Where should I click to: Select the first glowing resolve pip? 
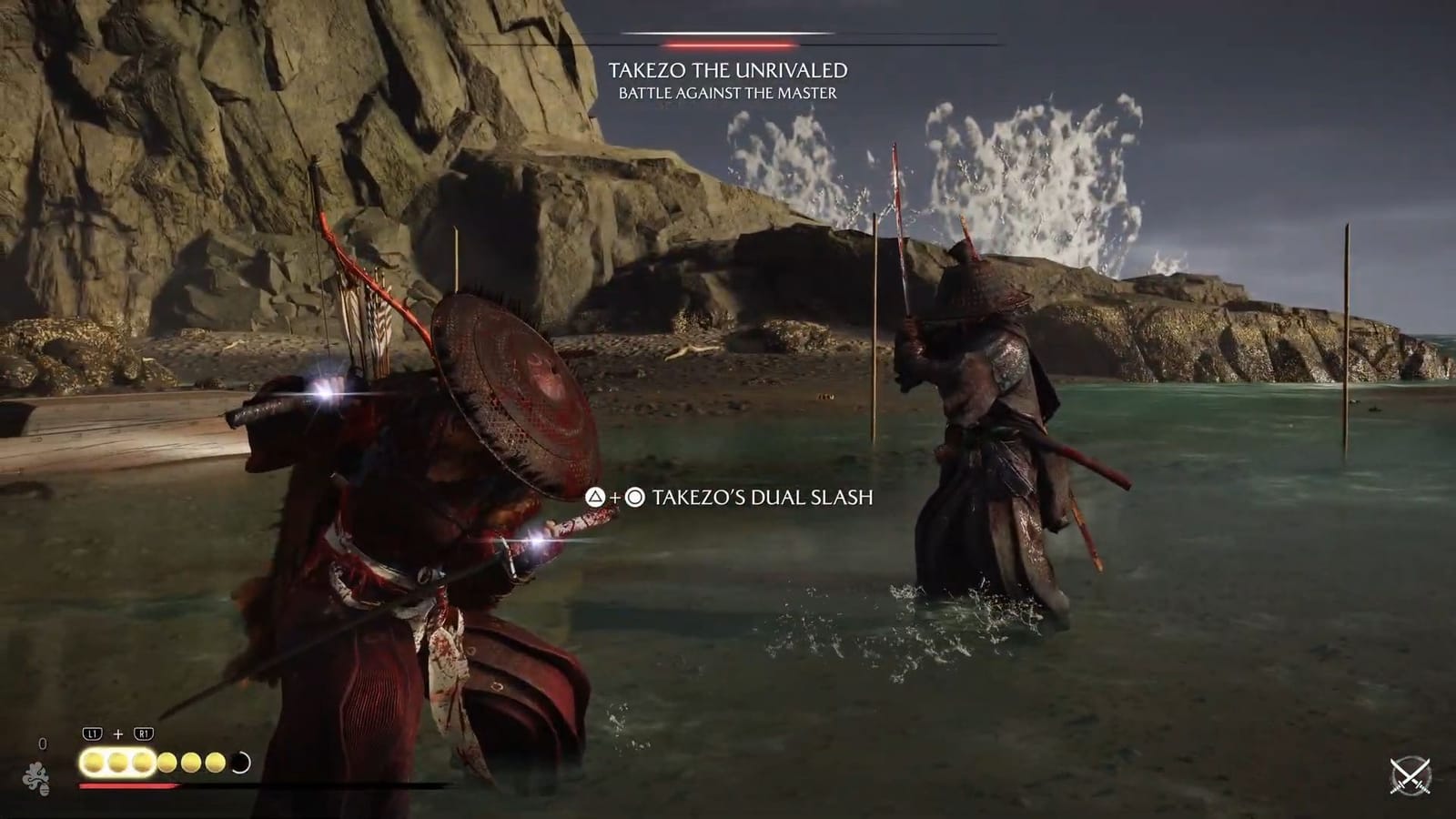point(92,762)
